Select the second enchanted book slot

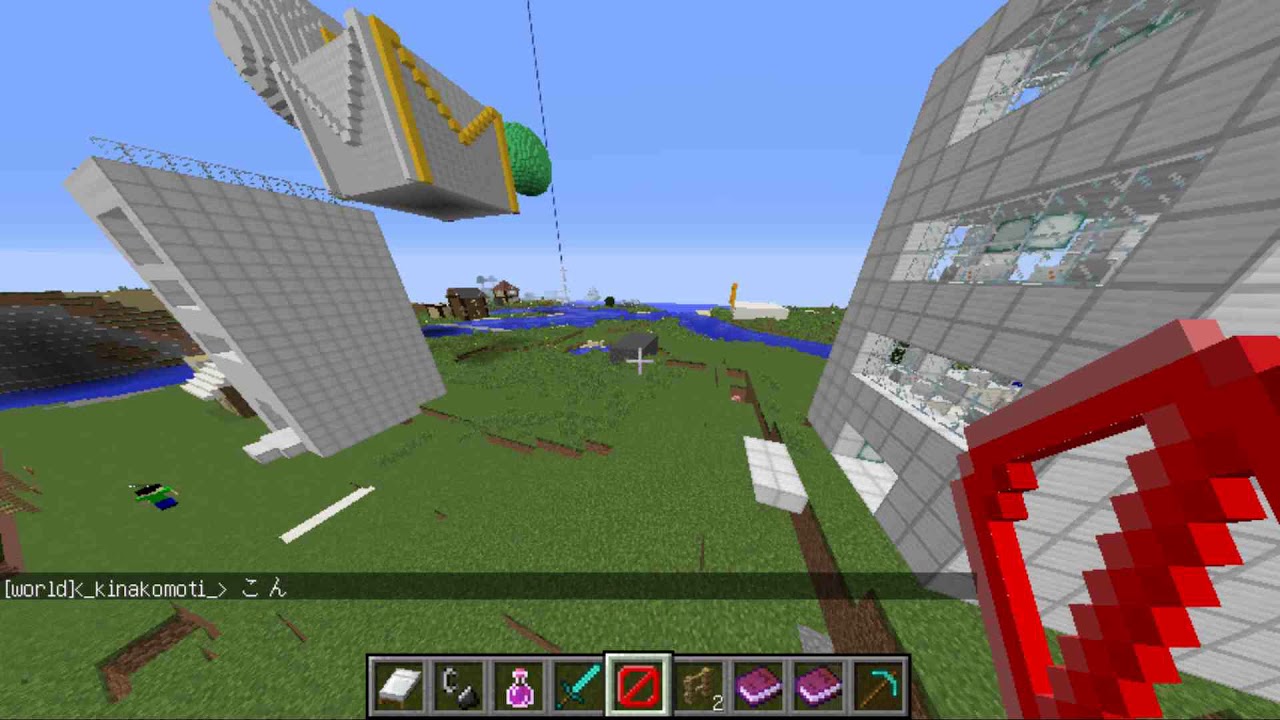819,683
